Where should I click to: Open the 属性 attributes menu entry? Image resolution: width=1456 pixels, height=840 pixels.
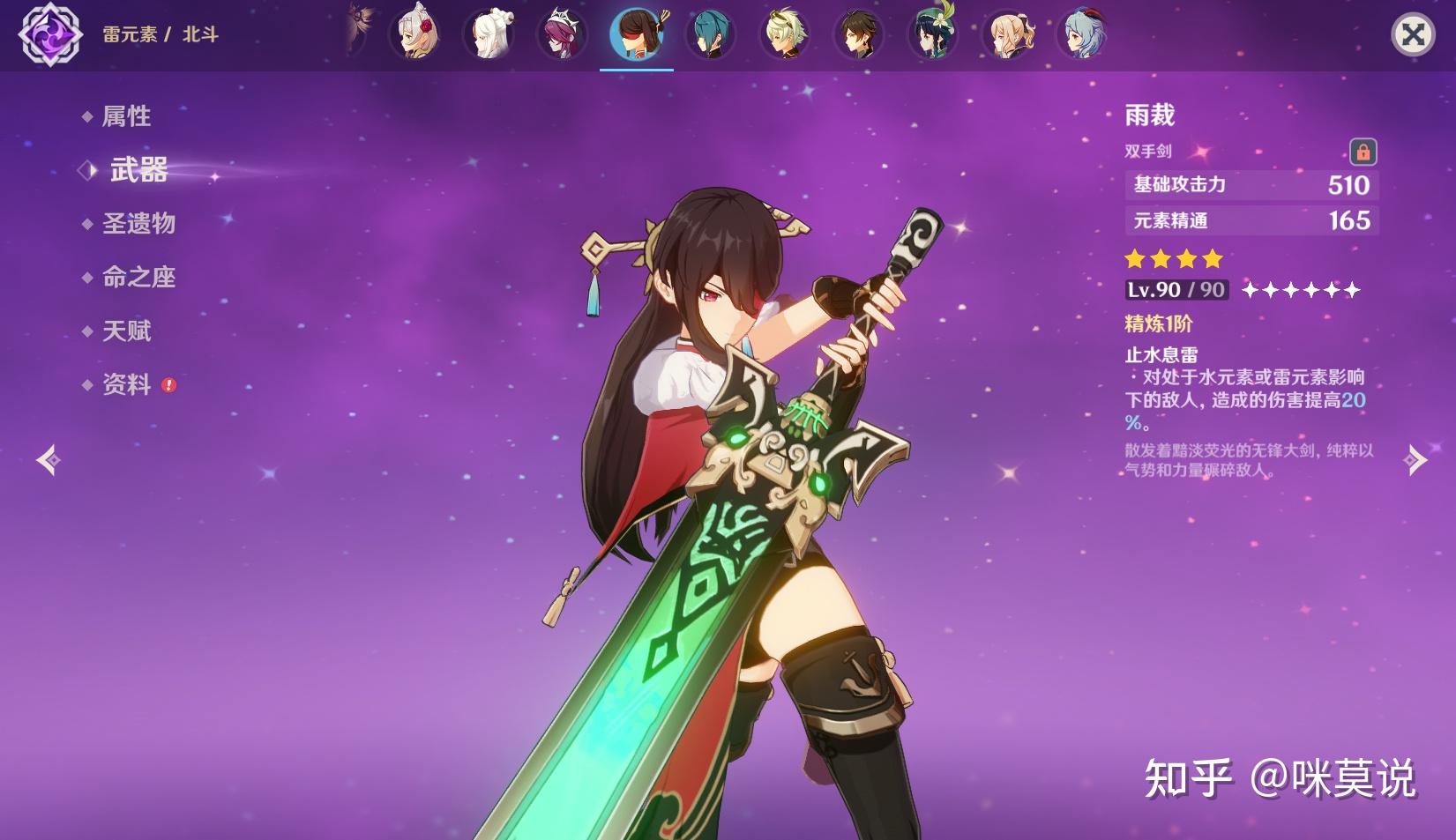[x=126, y=116]
